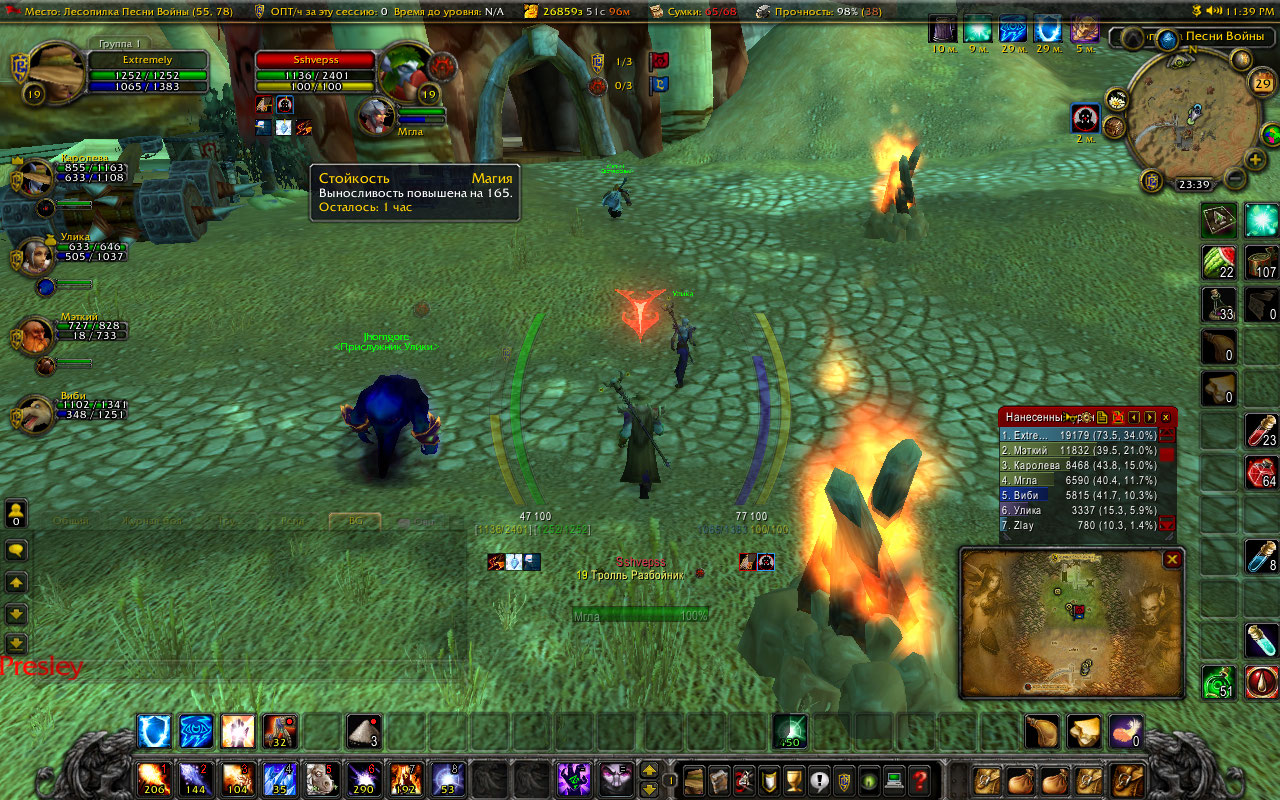Zoom in on the minimap
The image size is (1280, 800).
pyautogui.click(x=1255, y=159)
